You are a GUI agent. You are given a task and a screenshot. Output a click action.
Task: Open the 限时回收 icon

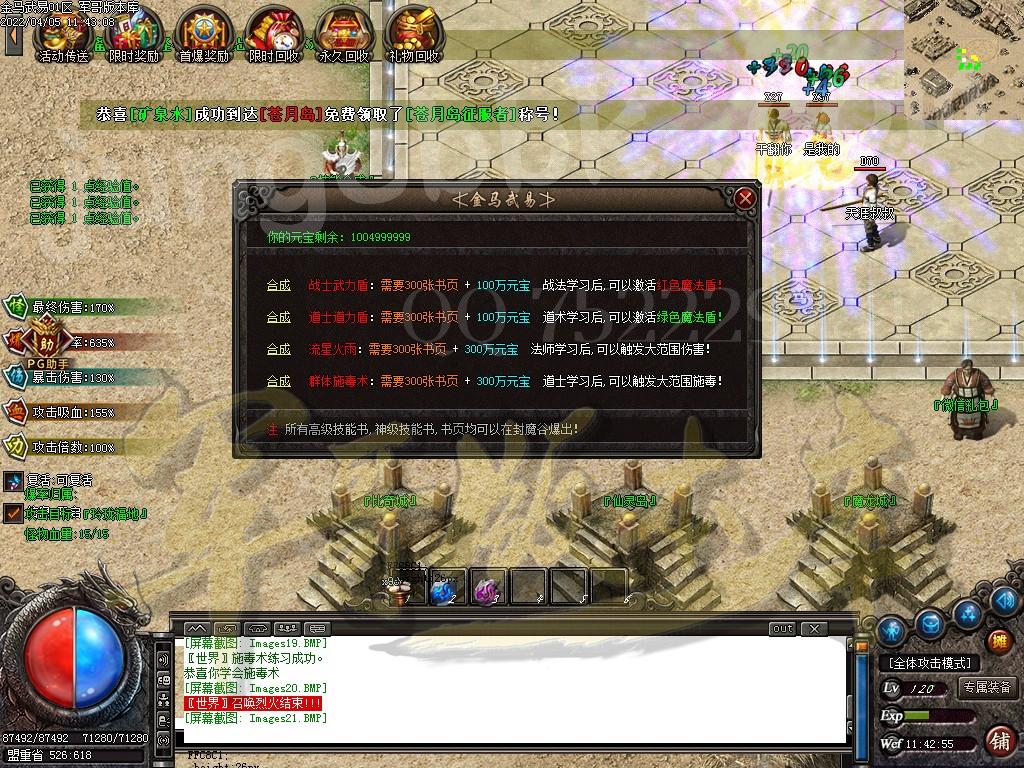(273, 35)
